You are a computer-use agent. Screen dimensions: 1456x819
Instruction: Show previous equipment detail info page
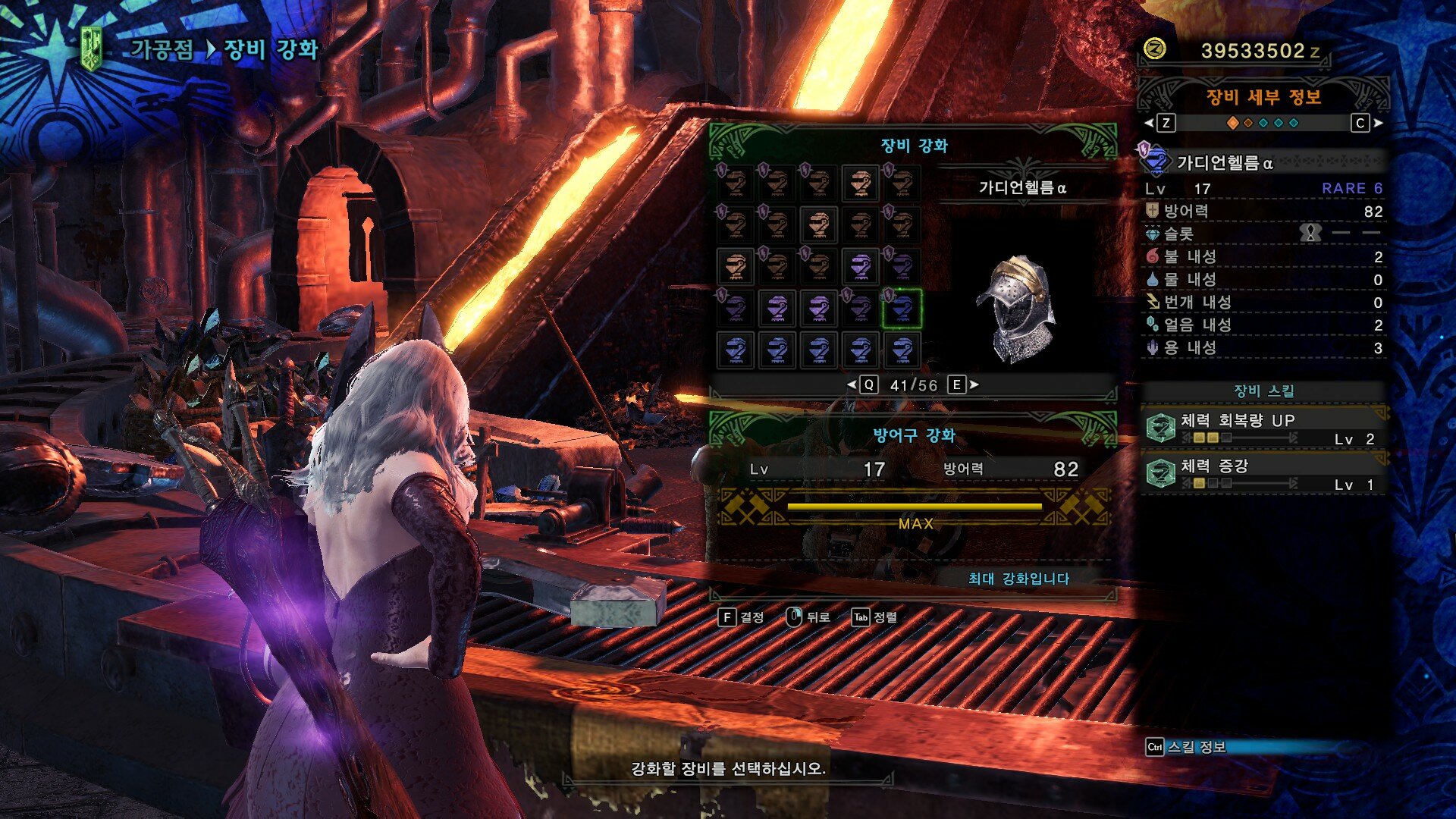coord(1150,123)
